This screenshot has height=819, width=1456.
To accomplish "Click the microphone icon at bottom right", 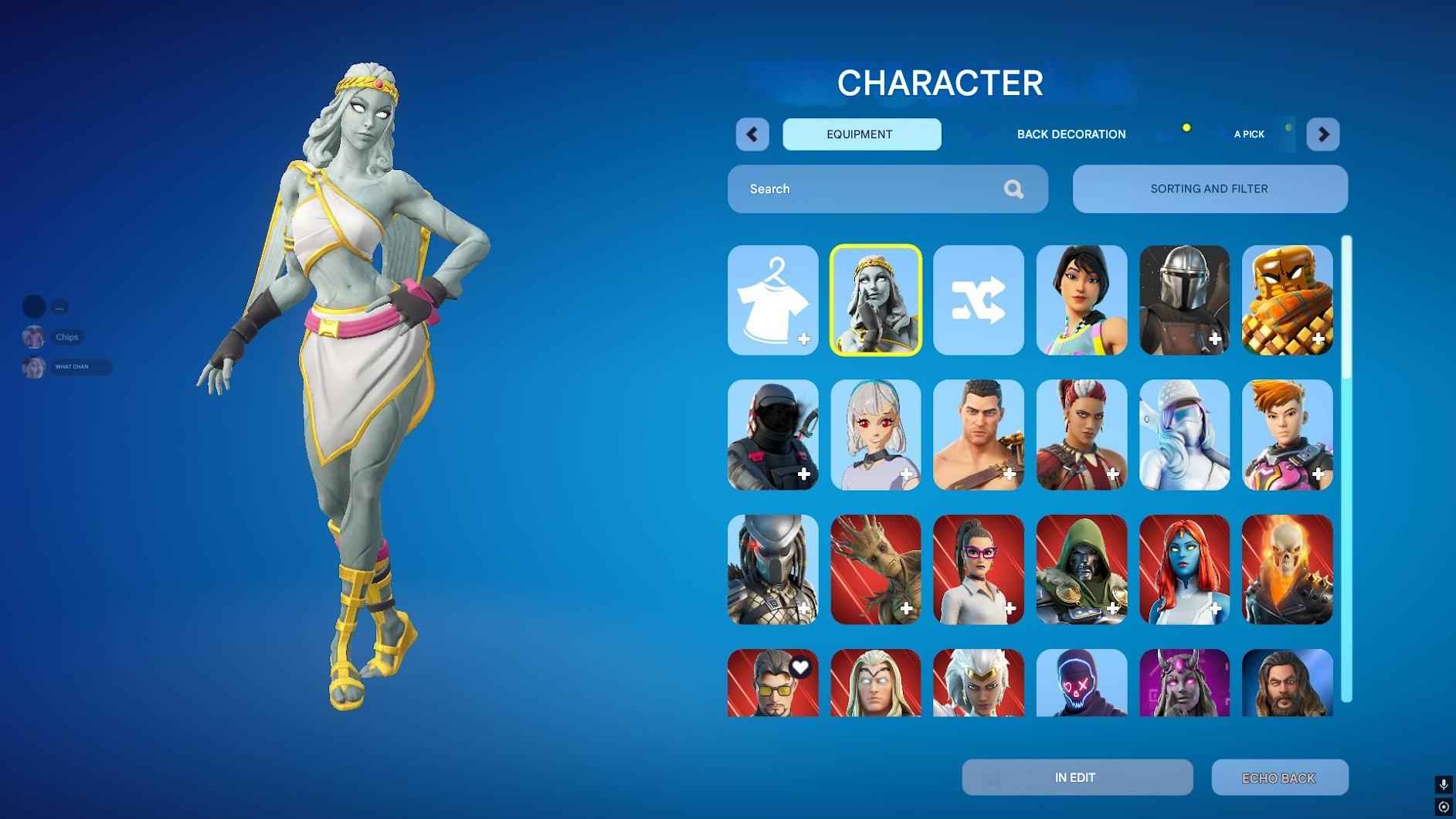I will pos(1443,783).
